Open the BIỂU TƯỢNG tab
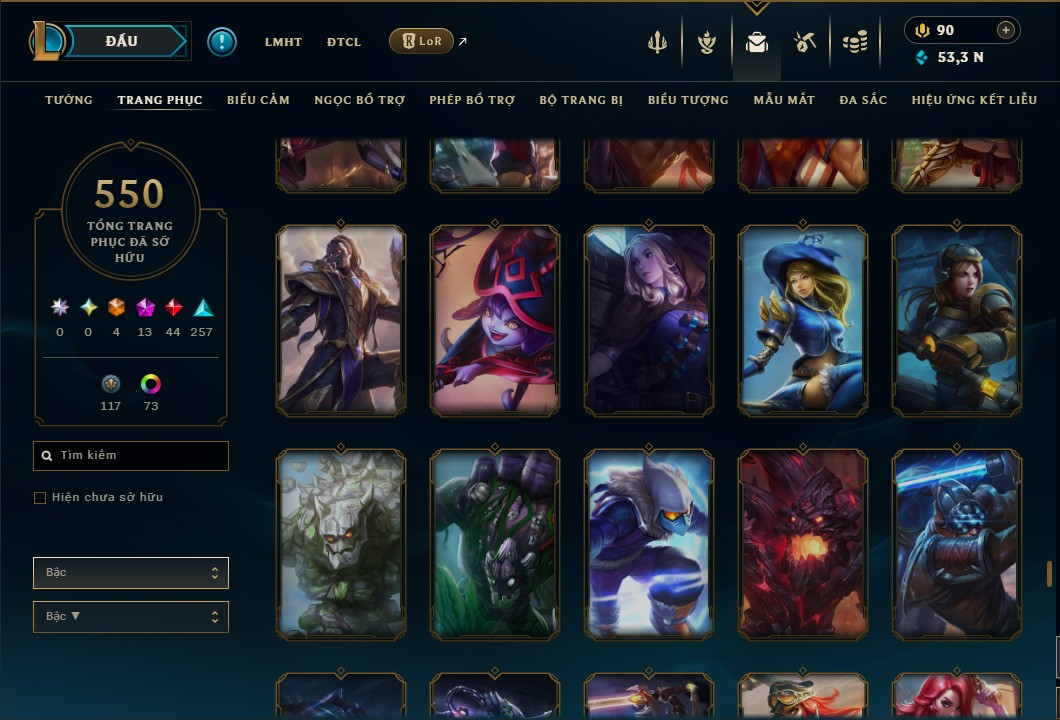The width and height of the screenshot is (1060, 720). (x=688, y=100)
